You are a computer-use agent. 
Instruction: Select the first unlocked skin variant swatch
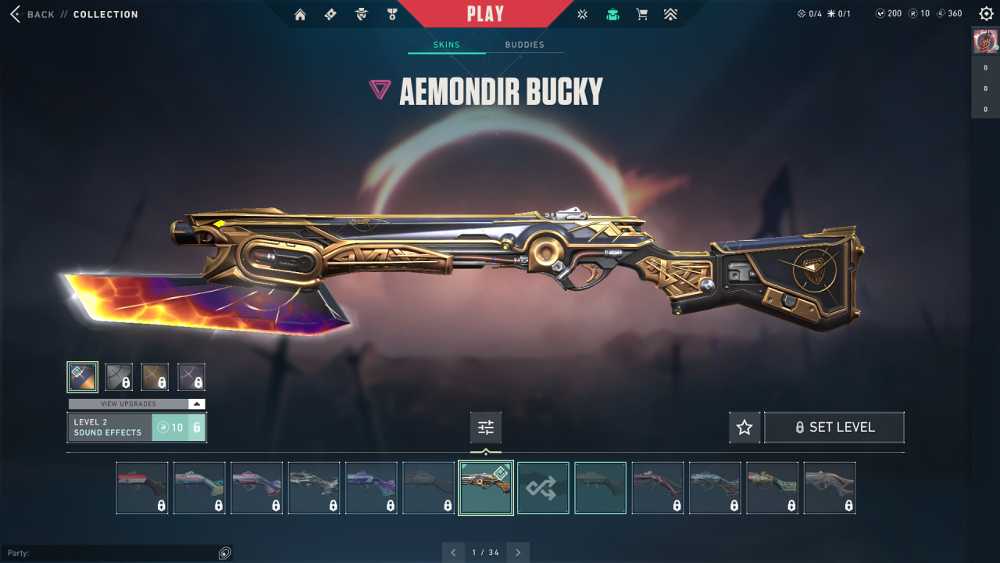pyautogui.click(x=82, y=376)
